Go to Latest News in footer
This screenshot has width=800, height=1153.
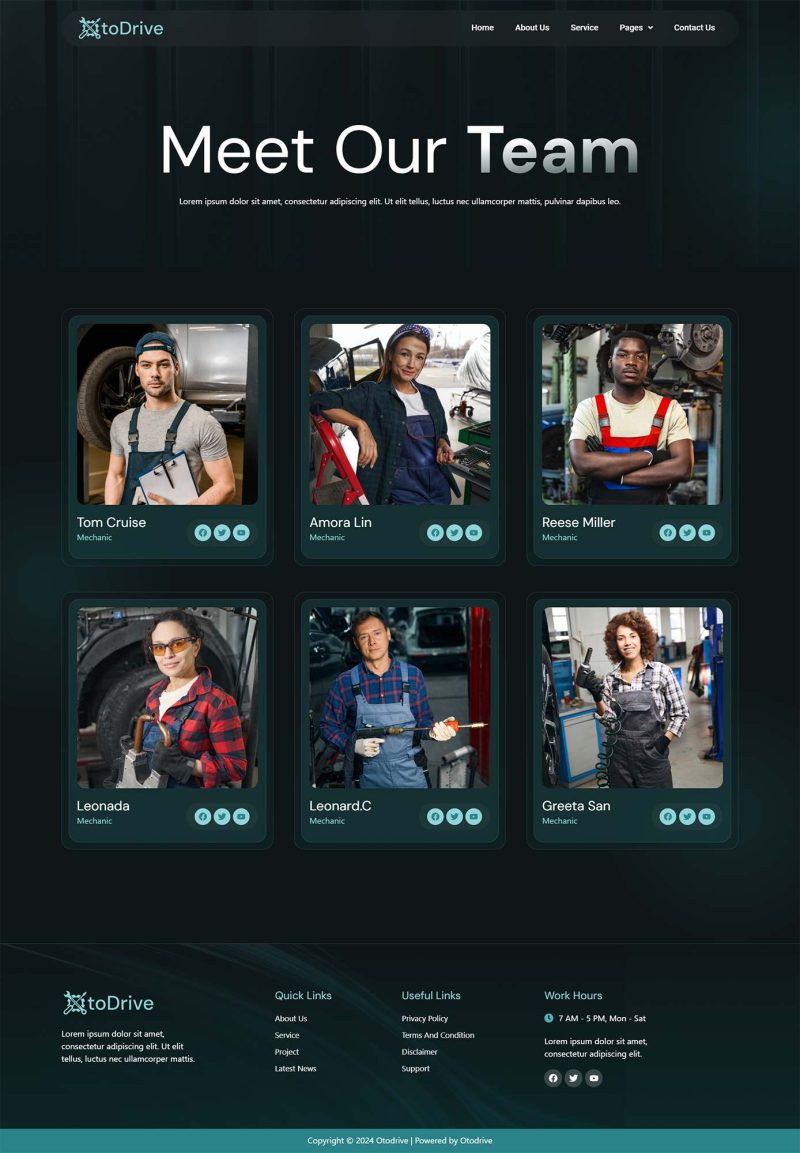point(295,1069)
